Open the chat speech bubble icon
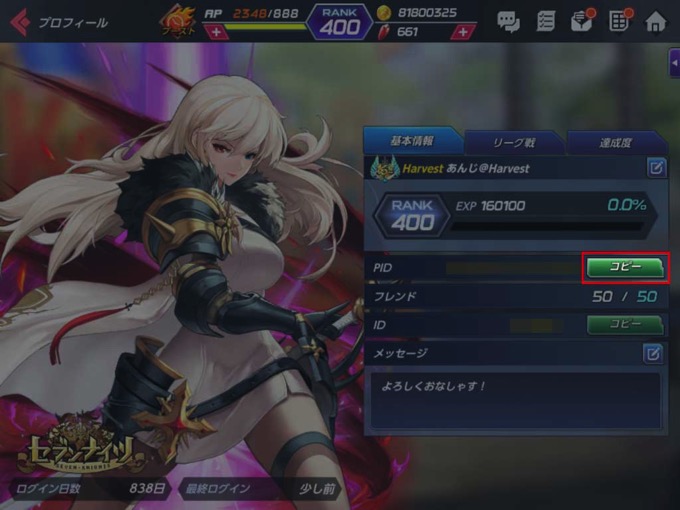This screenshot has width=680, height=510. click(x=508, y=21)
